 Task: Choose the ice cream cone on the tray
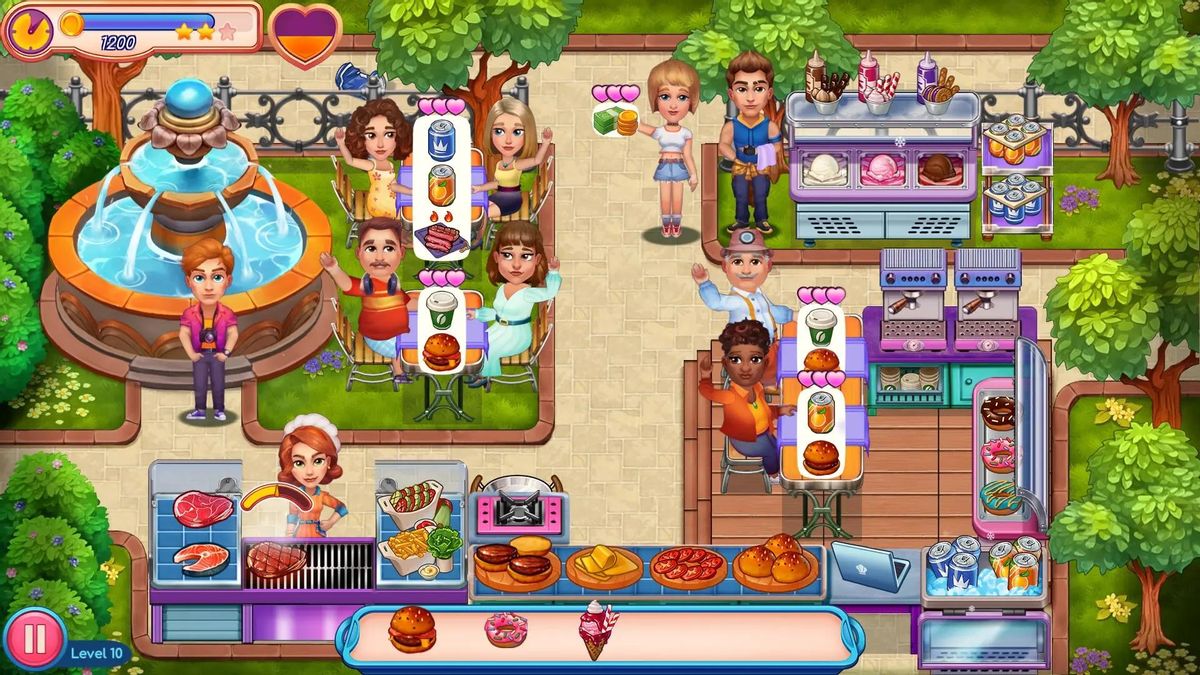pyautogui.click(x=597, y=629)
